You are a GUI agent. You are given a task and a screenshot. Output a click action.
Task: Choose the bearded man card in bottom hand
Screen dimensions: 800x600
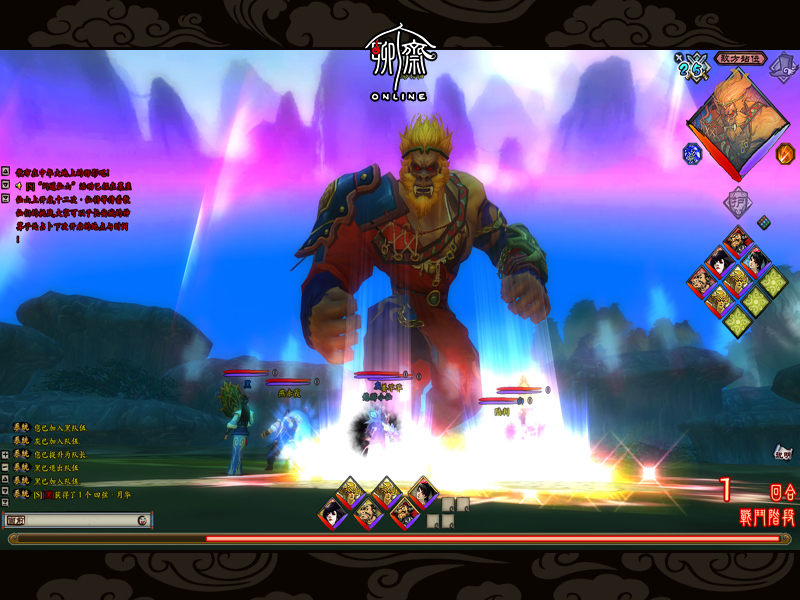click(366, 514)
